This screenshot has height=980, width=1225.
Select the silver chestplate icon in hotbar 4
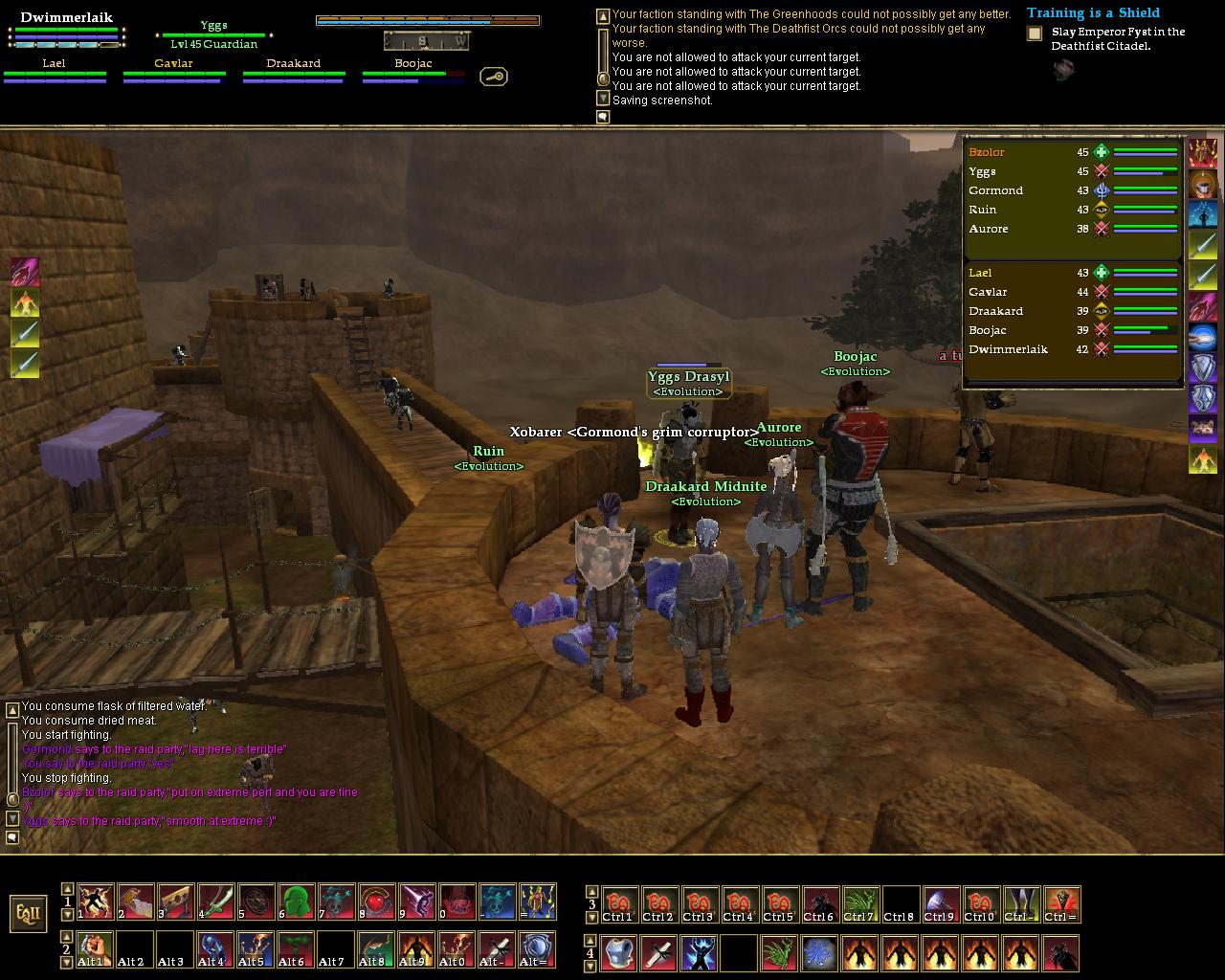[618, 953]
